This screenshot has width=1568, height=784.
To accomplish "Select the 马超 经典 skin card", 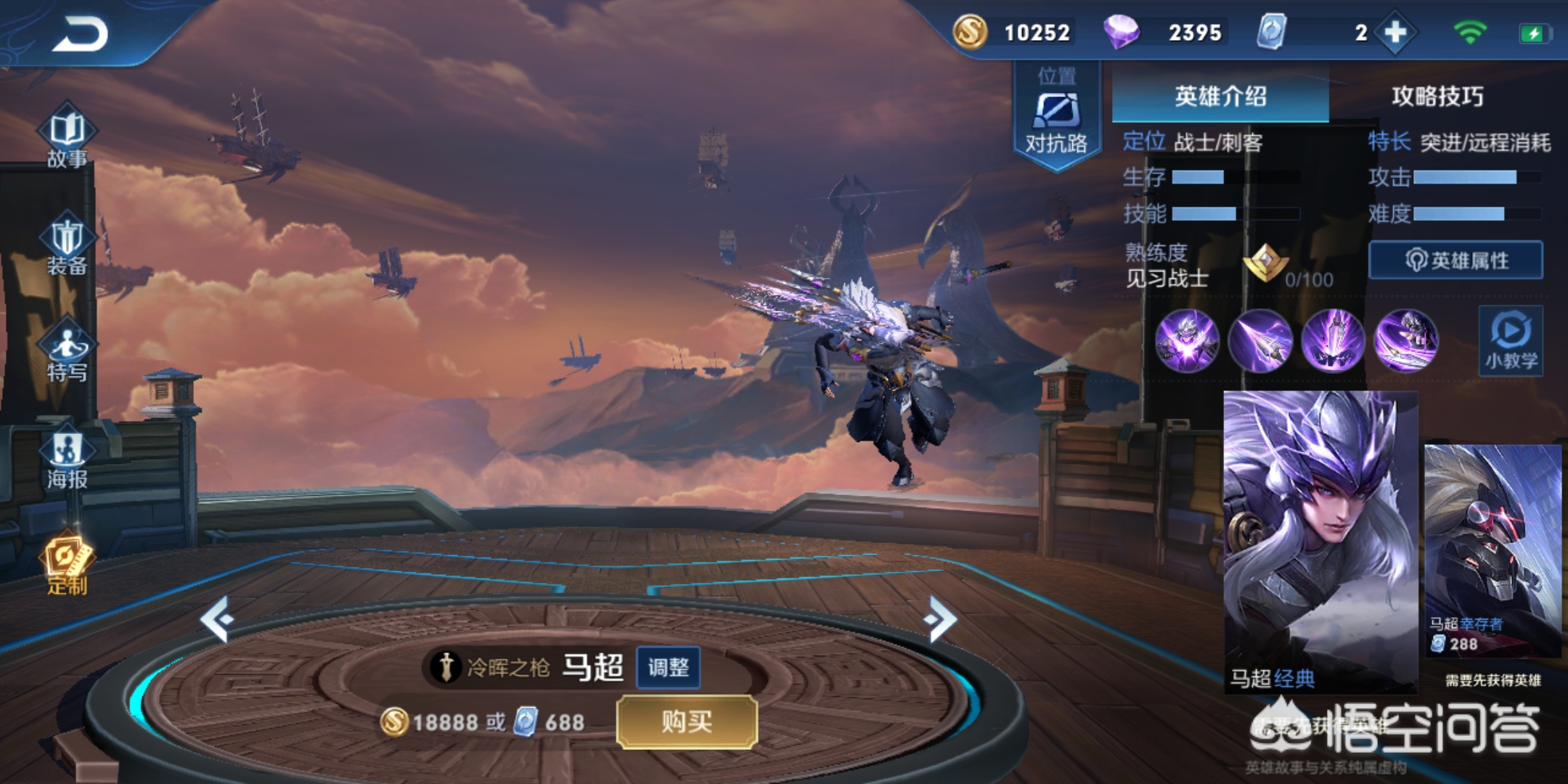I will click(x=1320, y=541).
